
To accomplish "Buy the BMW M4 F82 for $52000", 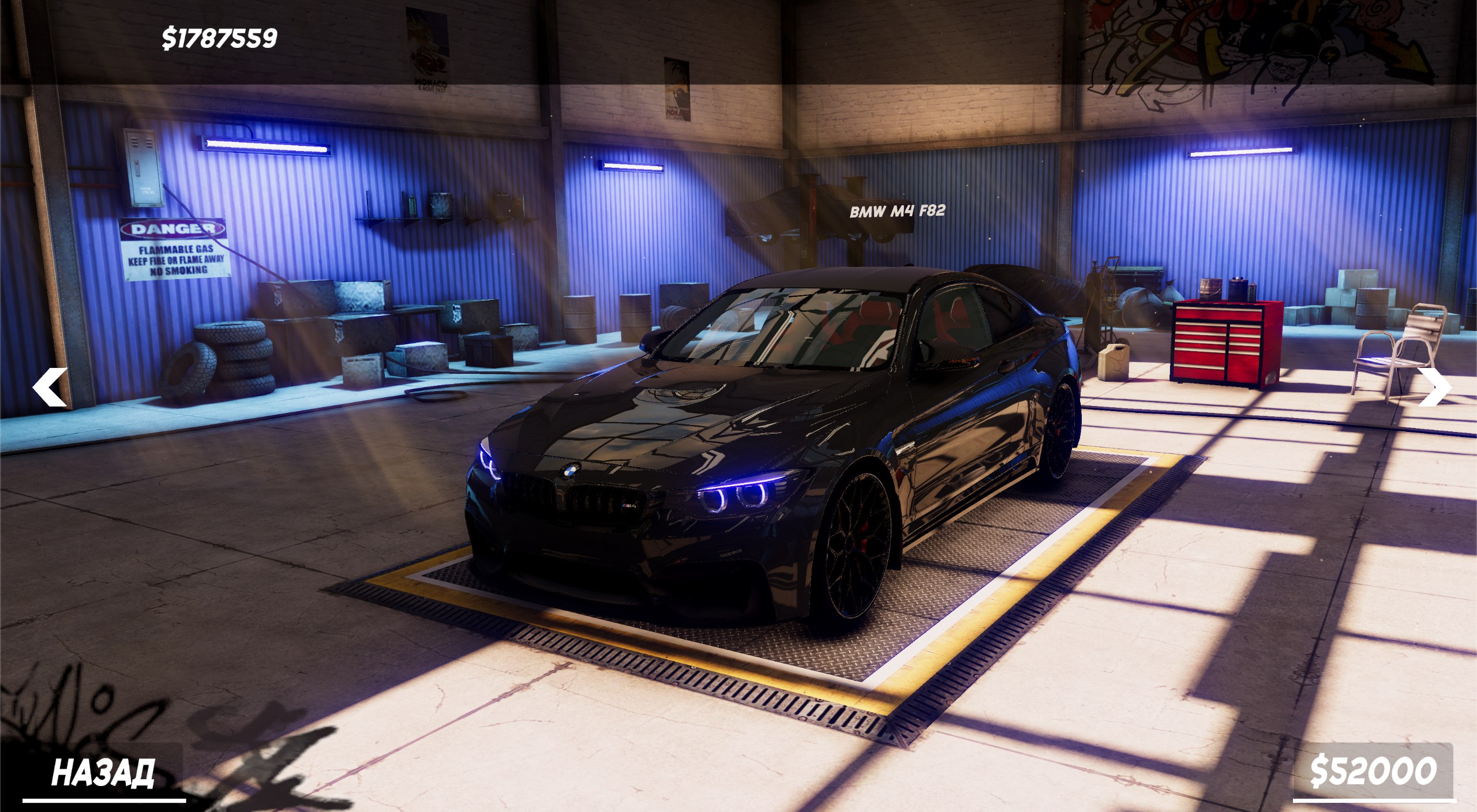I will pyautogui.click(x=1373, y=771).
